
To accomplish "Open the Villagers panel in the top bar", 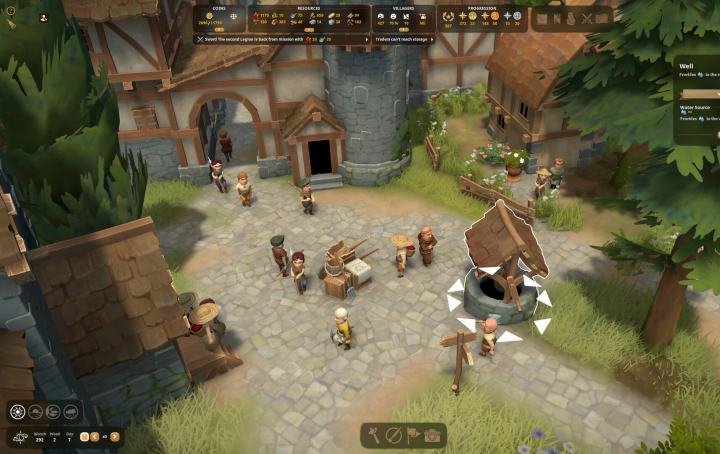I will [401, 18].
